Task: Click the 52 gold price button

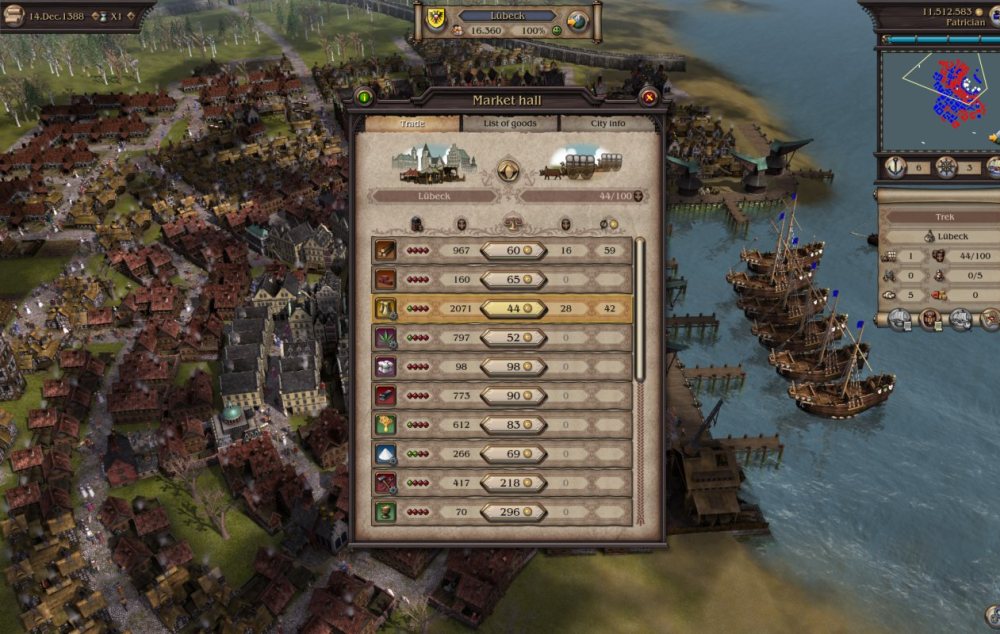Action: [513, 338]
